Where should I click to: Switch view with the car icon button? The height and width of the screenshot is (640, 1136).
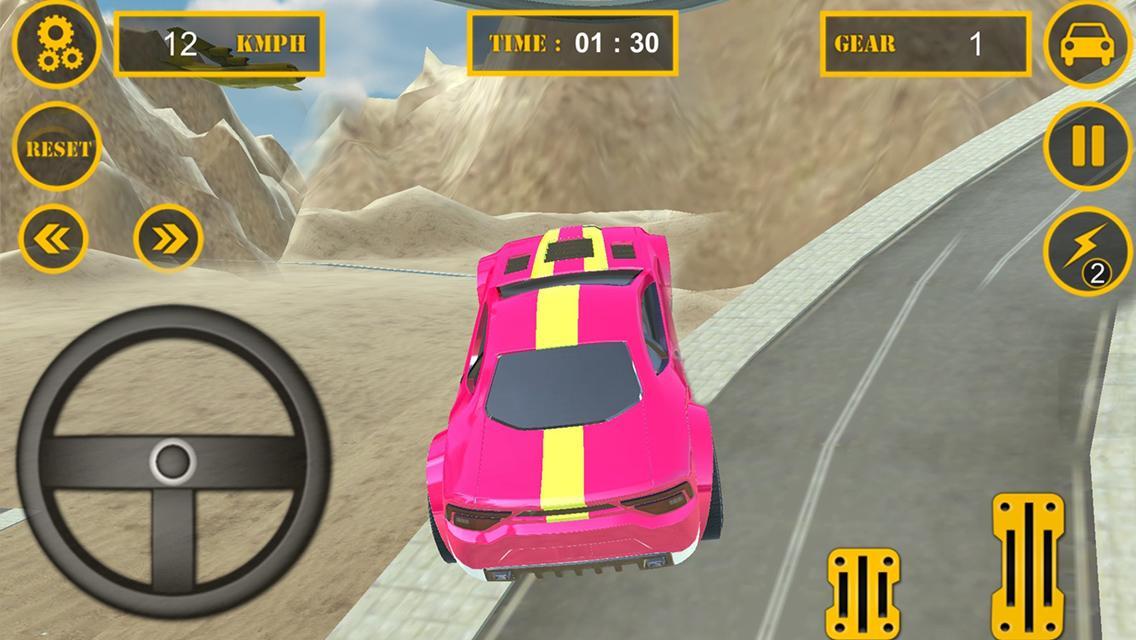tap(1087, 45)
